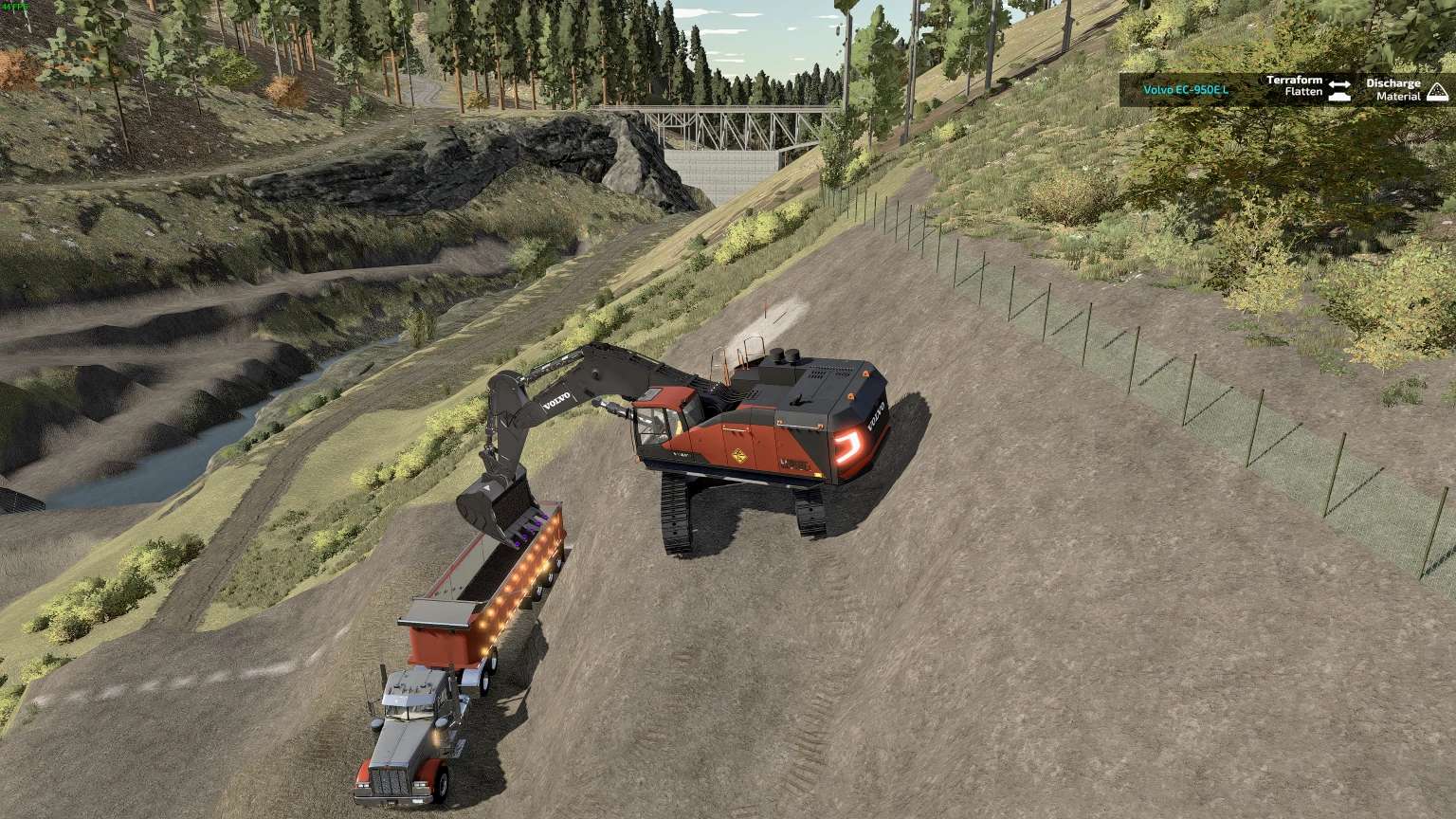Viewport: 1456px width, 819px height.
Task: Select the Terraform Flatten mode icon
Action: [1338, 89]
